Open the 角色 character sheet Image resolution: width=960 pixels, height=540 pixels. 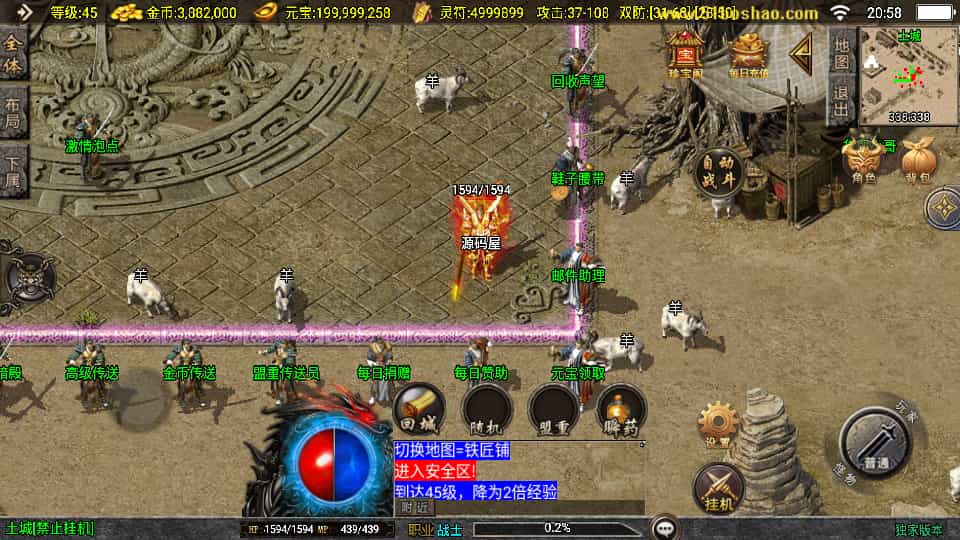(x=863, y=160)
